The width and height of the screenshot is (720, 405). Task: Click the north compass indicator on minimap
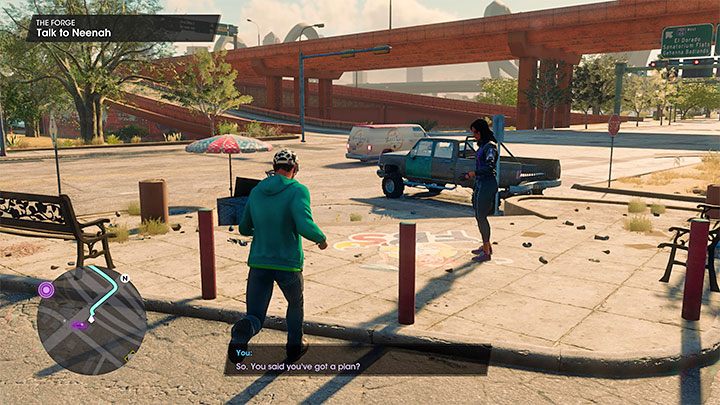pyautogui.click(x=125, y=278)
